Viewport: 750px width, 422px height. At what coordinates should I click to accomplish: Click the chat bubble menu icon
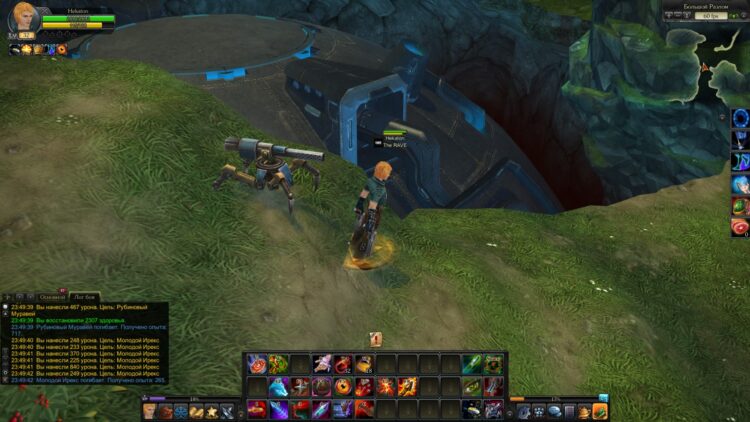553,411
